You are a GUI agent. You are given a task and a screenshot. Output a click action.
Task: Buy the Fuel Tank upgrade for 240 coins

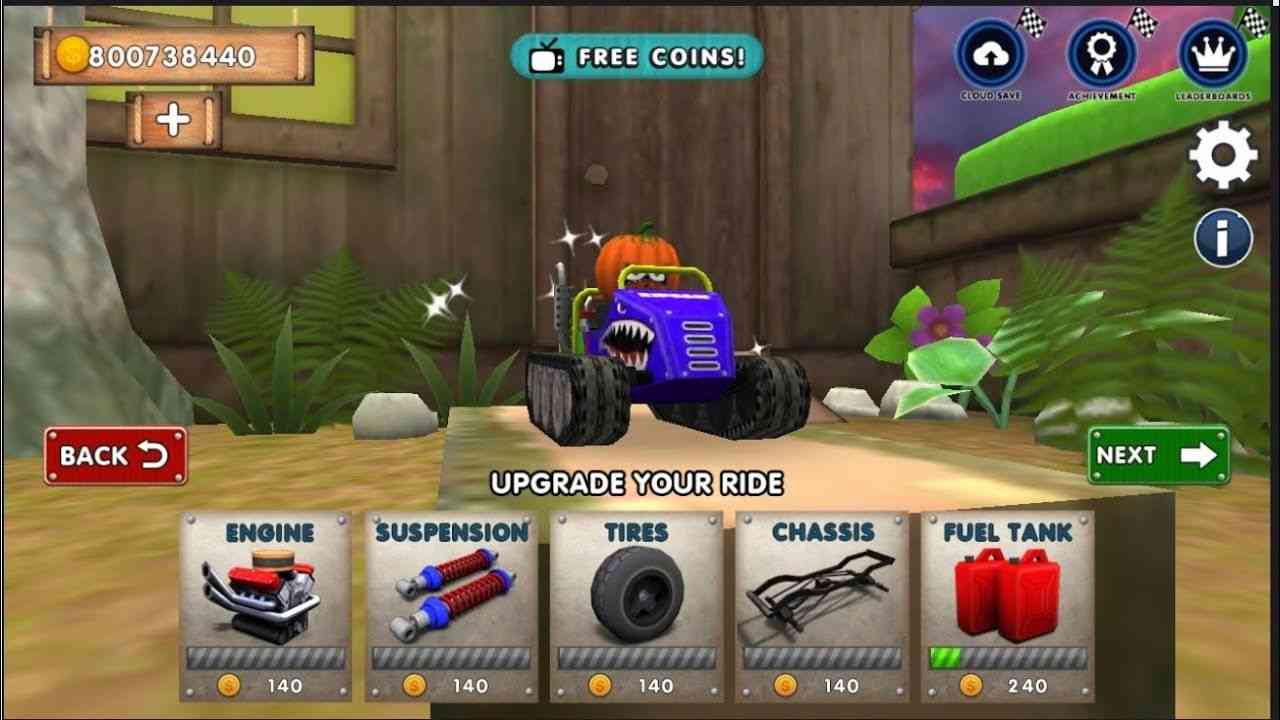click(1009, 686)
